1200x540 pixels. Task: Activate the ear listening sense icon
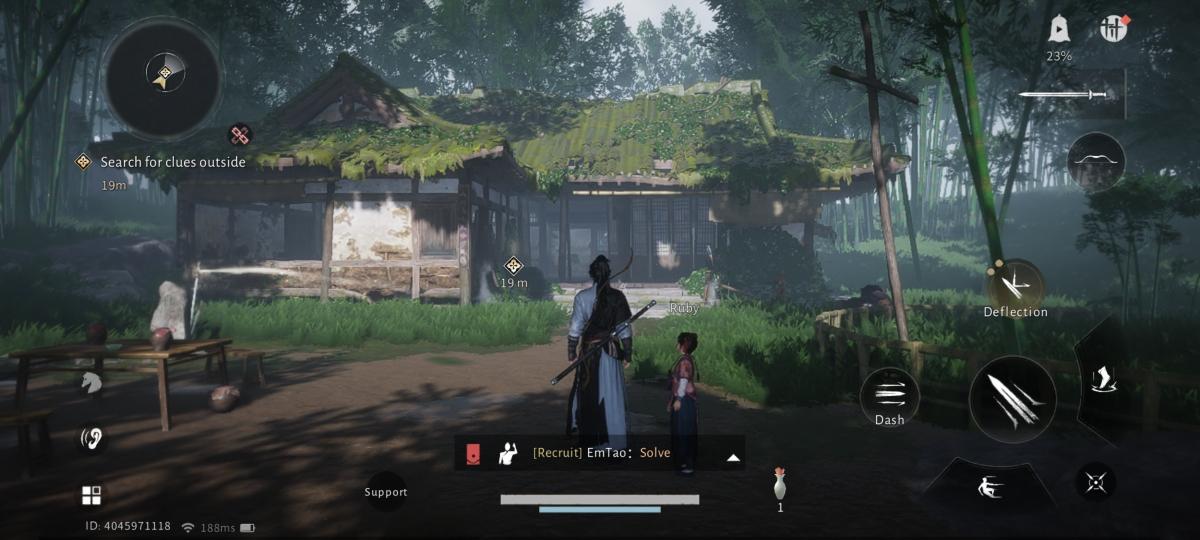[x=91, y=439]
